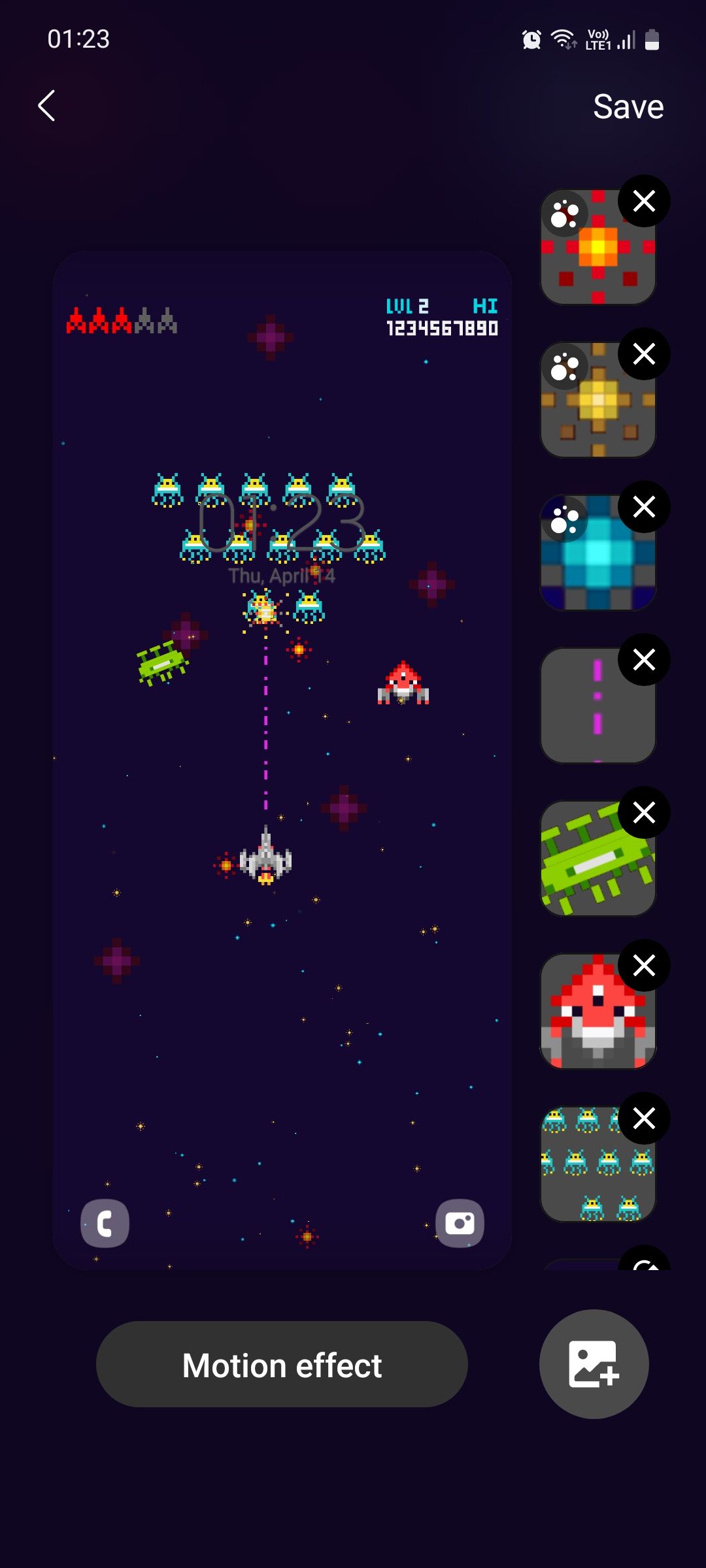The image size is (706, 1568).
Task: Remove the cyan blue glow element
Action: coord(644,507)
